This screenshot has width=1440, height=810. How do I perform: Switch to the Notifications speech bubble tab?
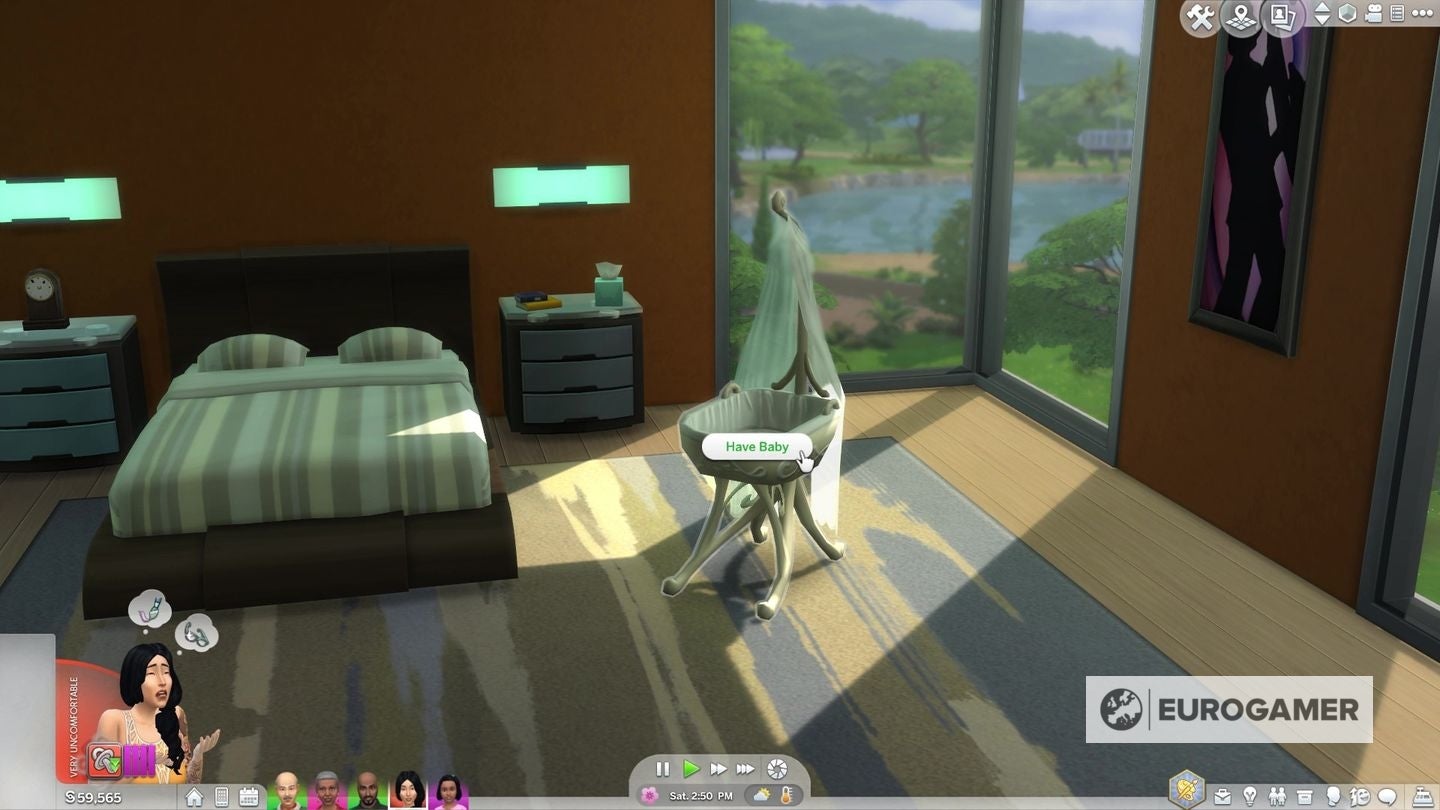tap(1388, 795)
